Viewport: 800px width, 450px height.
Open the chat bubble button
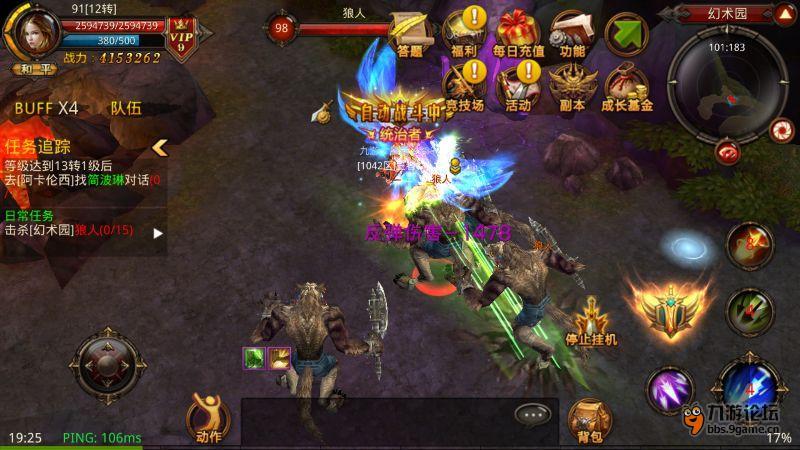point(533,414)
